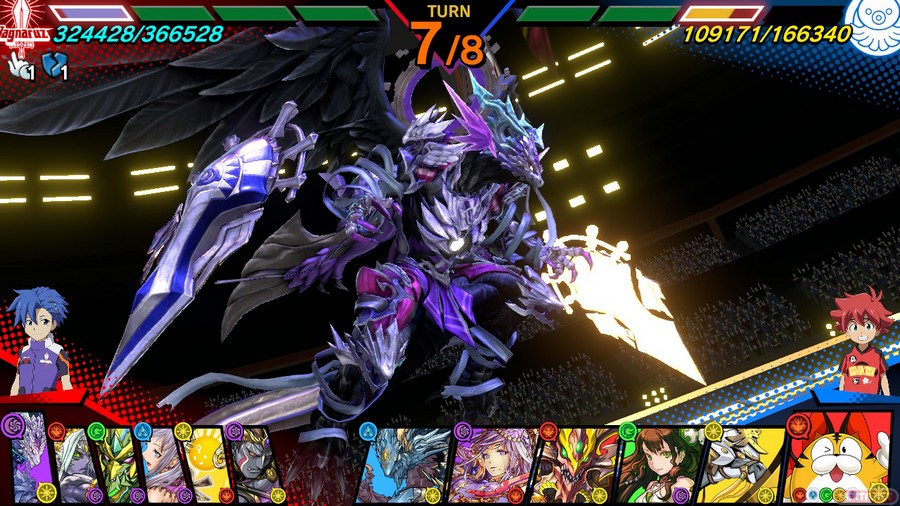Select the green armored dragon card
The image size is (900, 506).
tap(117, 464)
